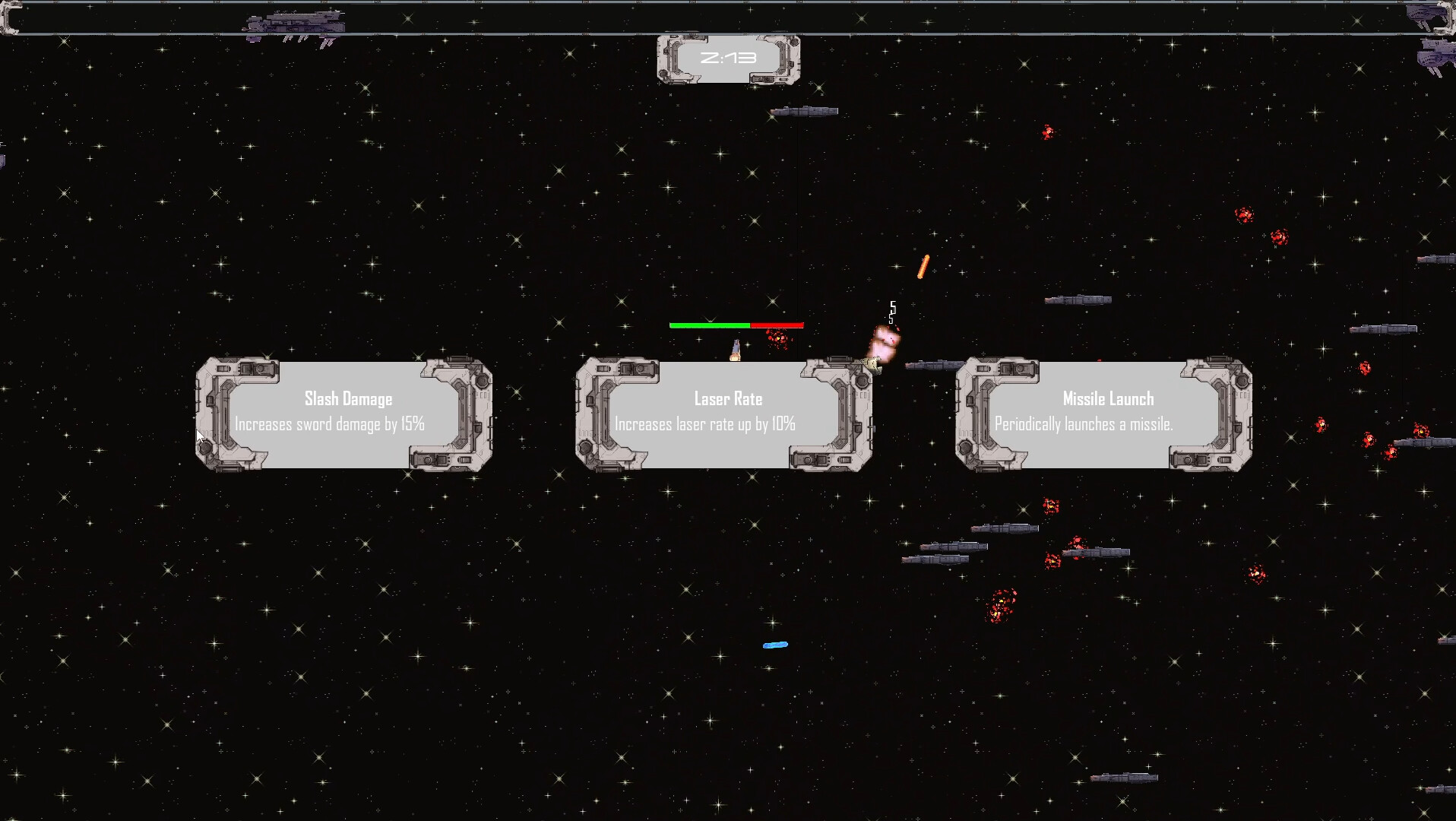Image resolution: width=1456 pixels, height=821 pixels.
Task: Click the 'Periodically launches a missile.' description text
Action: pos(1084,424)
